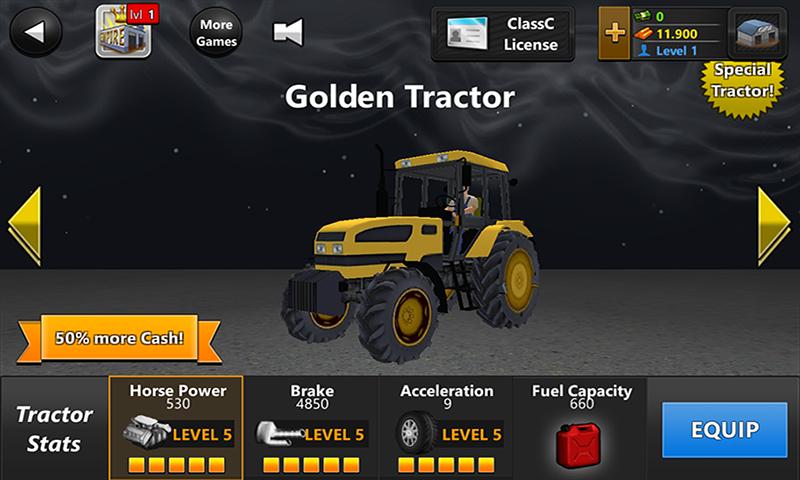
Task: Select the Acceleration upgrade
Action: click(446, 428)
